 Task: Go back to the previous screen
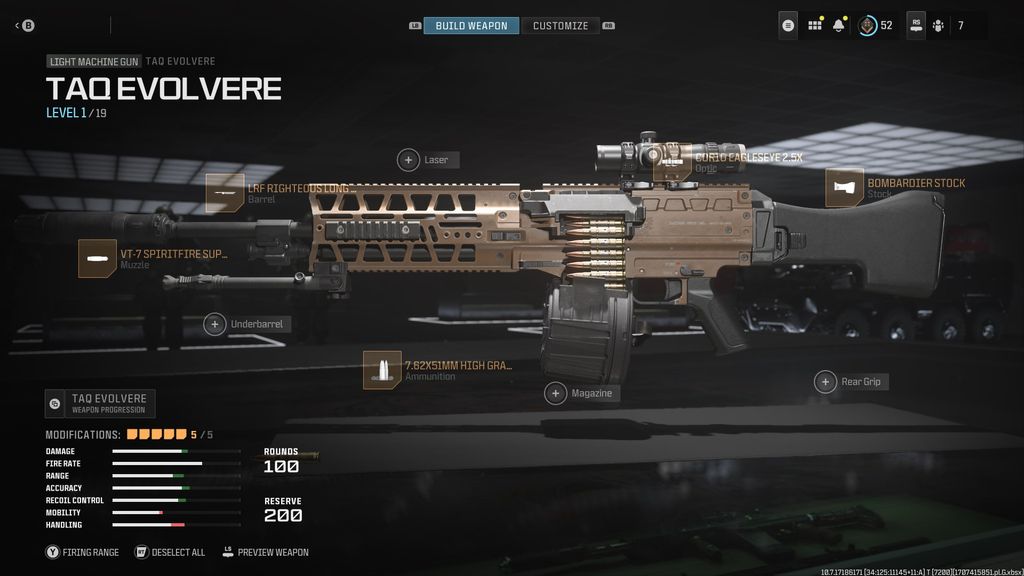tap(24, 25)
